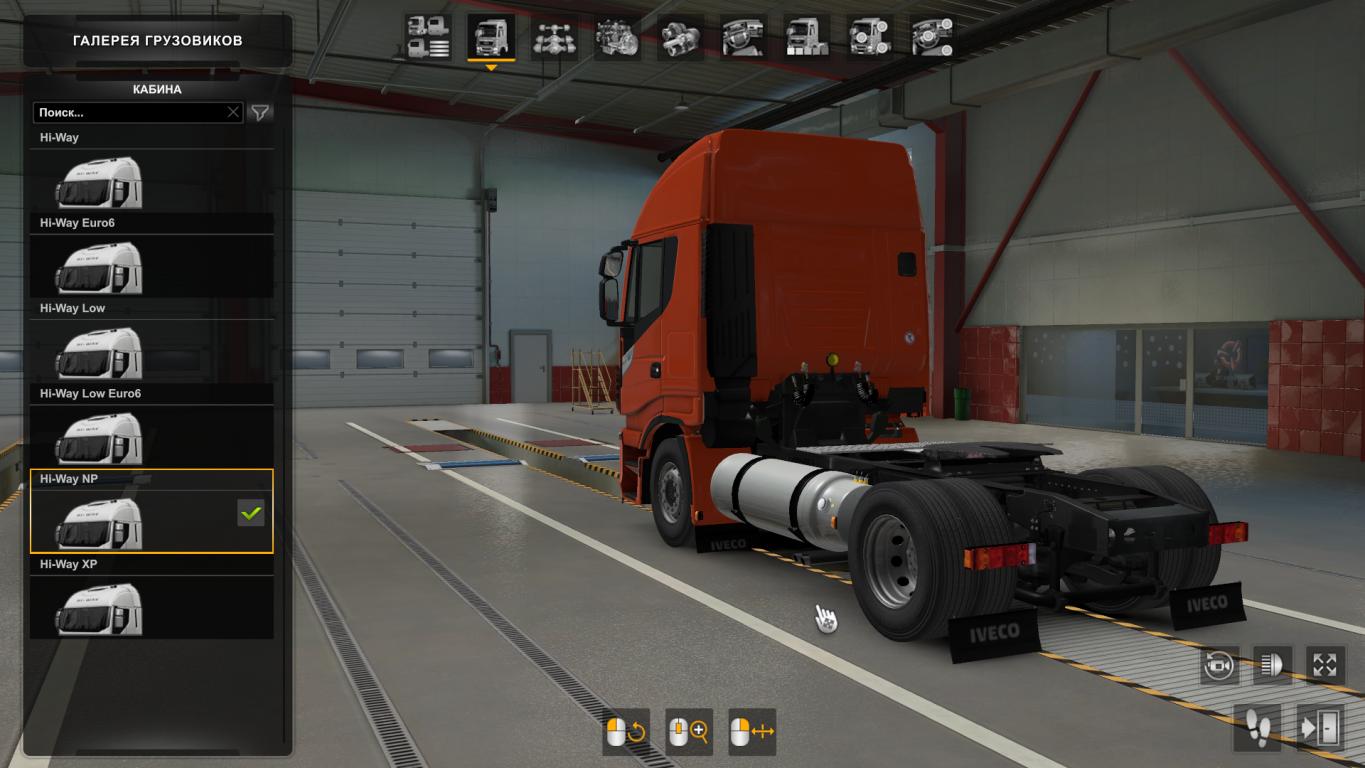Toggle the truck headlights

[1272, 666]
